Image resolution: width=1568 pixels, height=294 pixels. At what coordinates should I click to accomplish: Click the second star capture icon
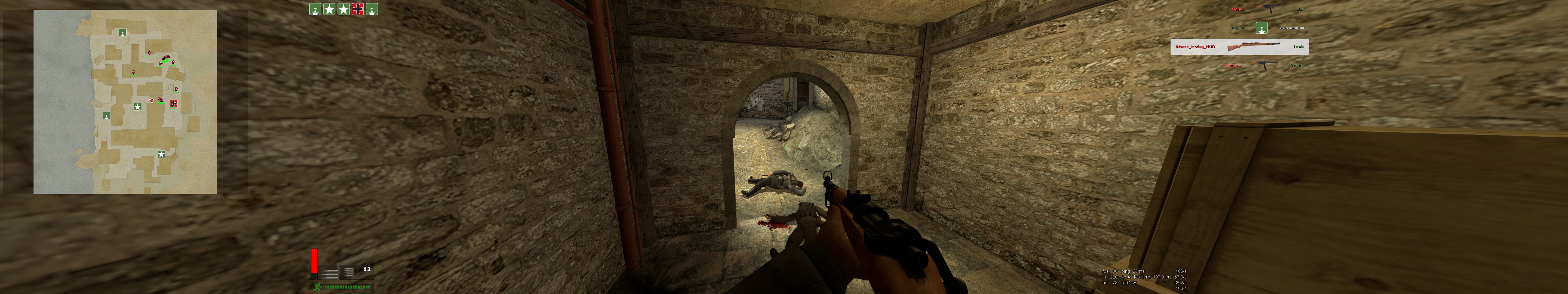[x=344, y=10]
